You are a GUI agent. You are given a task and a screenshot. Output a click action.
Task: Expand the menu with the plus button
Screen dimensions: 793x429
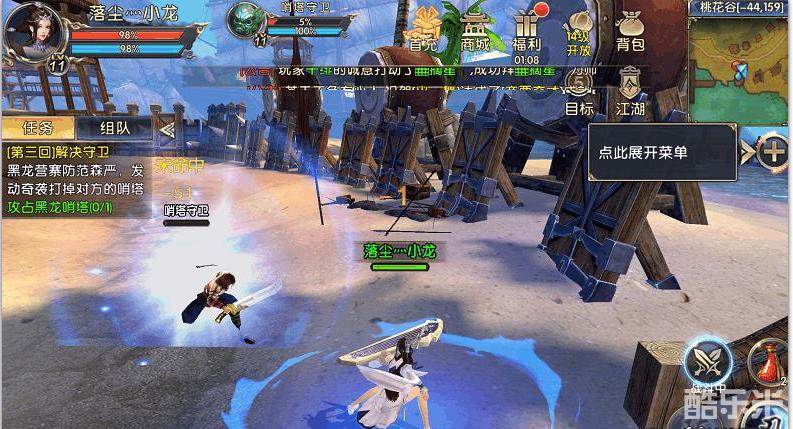pyautogui.click(x=773, y=152)
